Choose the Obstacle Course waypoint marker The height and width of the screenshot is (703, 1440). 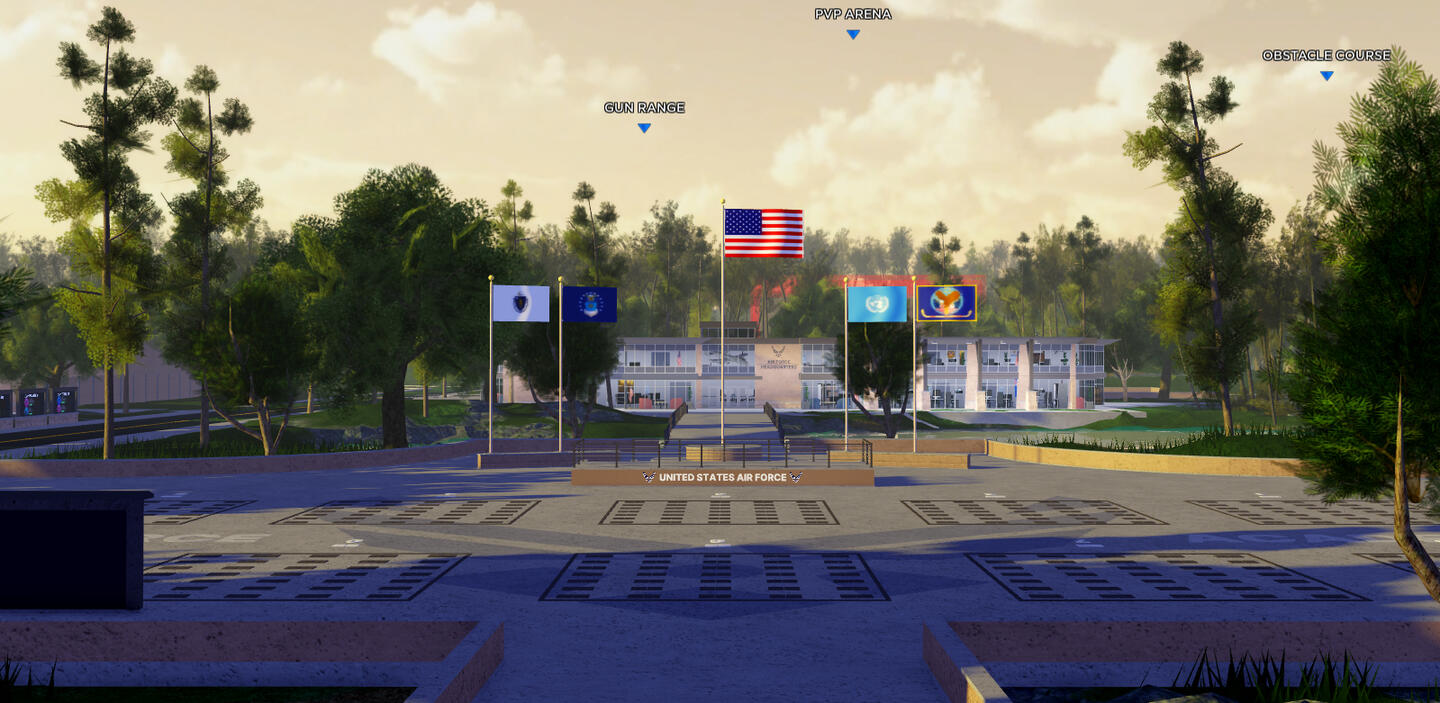(x=1326, y=75)
